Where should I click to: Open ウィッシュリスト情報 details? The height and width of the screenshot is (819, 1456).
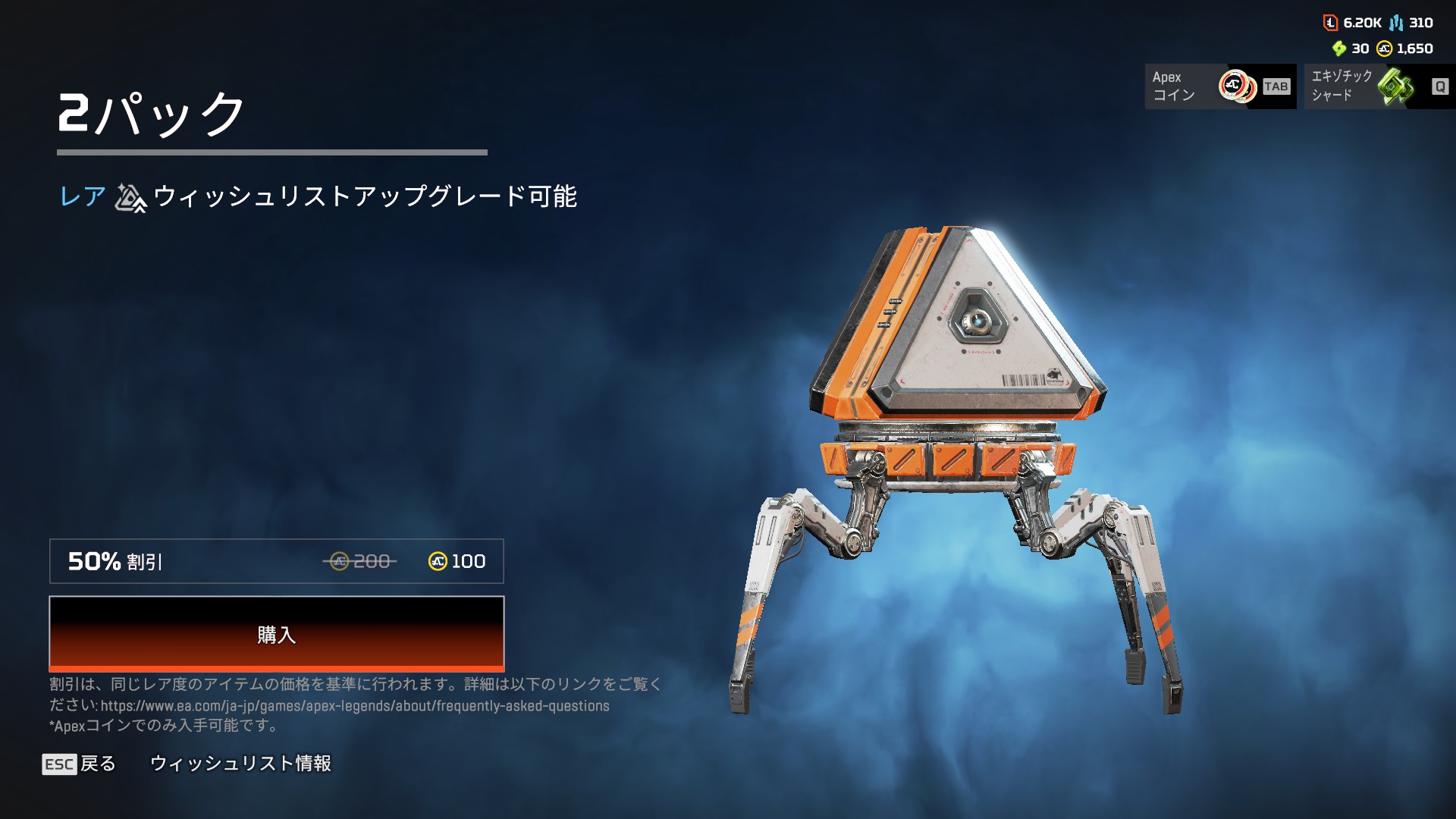coord(240,764)
